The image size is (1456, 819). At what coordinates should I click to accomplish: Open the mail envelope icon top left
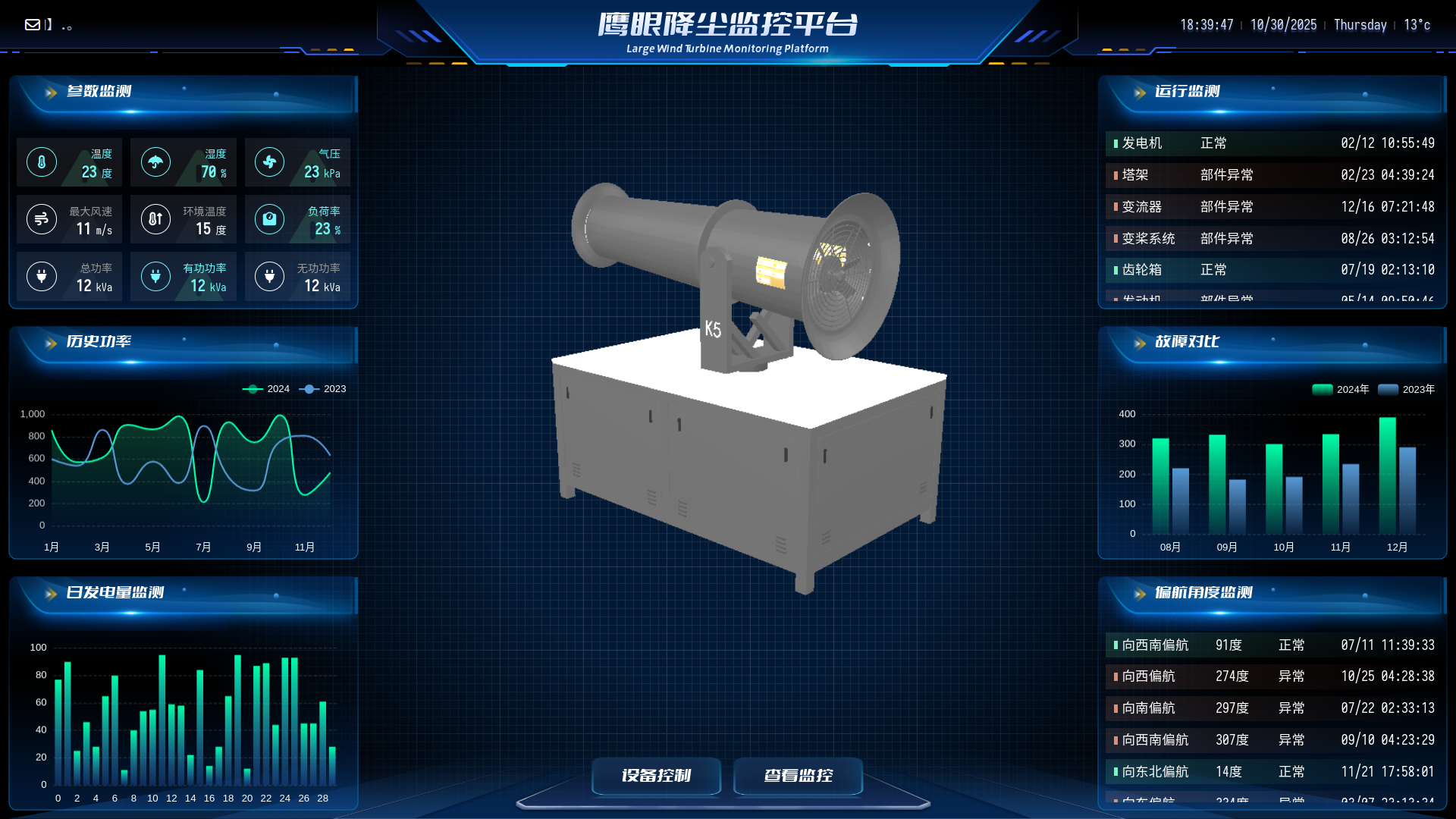[x=32, y=24]
